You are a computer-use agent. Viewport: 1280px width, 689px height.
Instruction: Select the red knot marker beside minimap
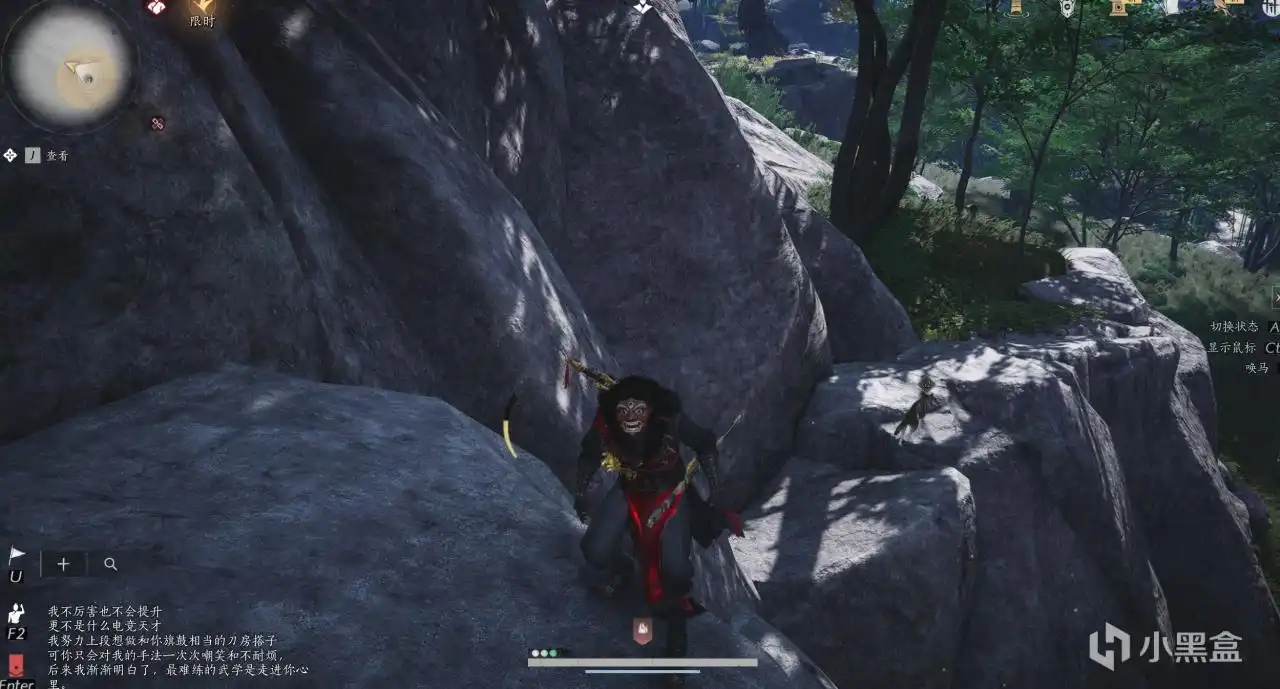click(x=157, y=124)
